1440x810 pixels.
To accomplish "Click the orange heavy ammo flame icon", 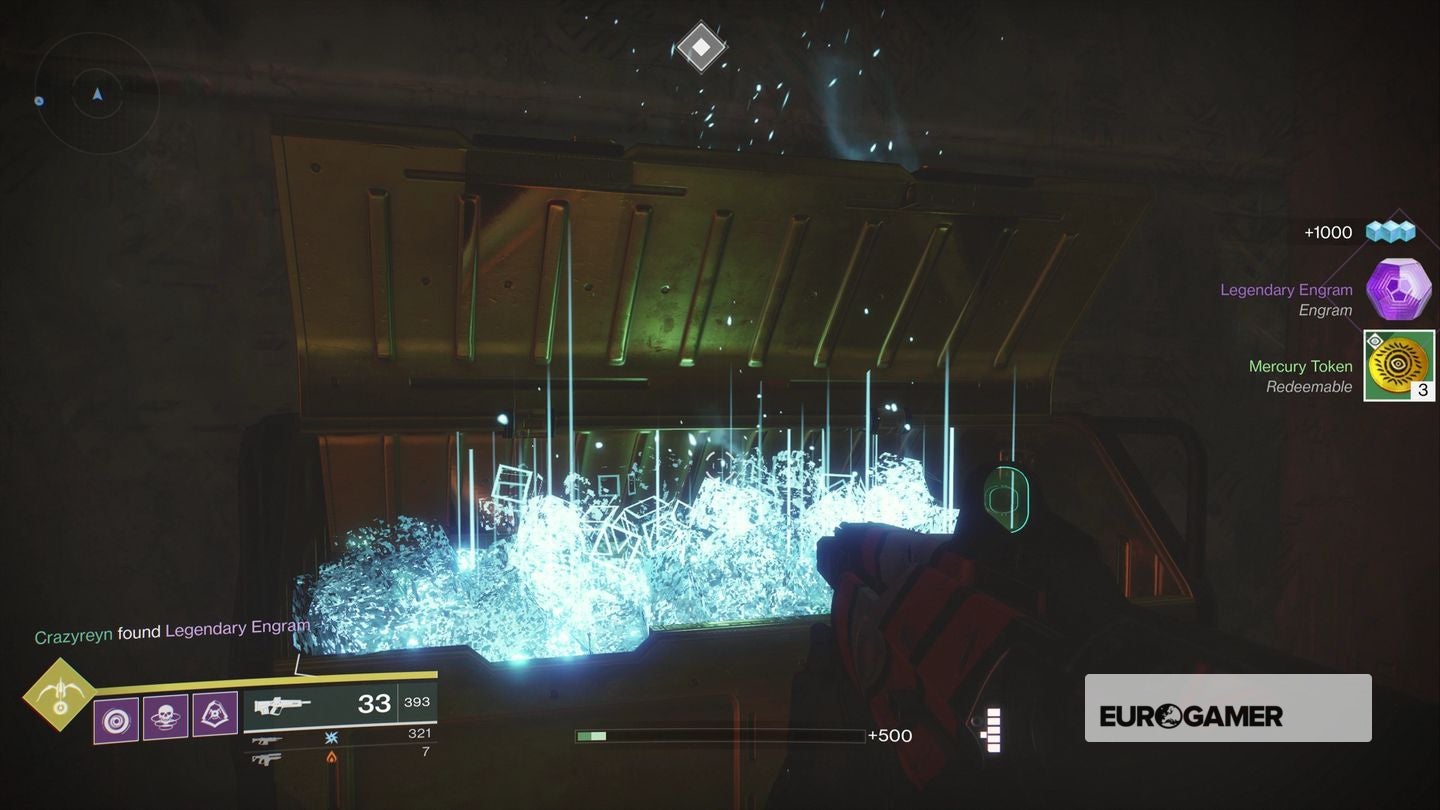I will click(x=330, y=757).
